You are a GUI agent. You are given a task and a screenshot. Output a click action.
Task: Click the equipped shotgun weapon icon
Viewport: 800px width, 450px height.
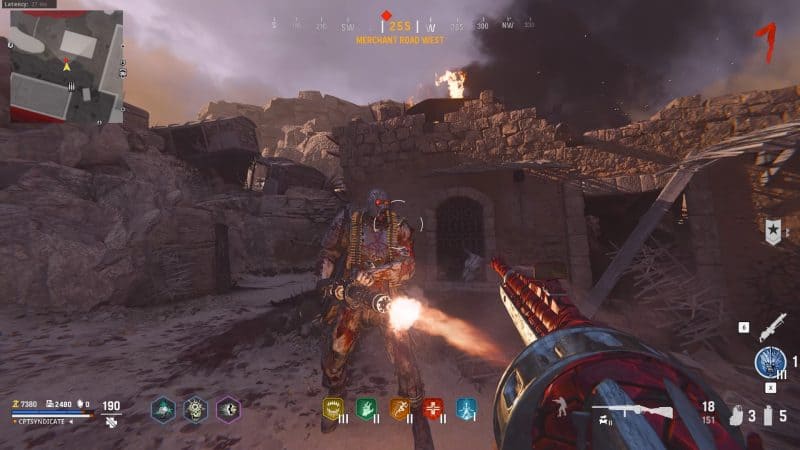pyautogui.click(x=620, y=410)
